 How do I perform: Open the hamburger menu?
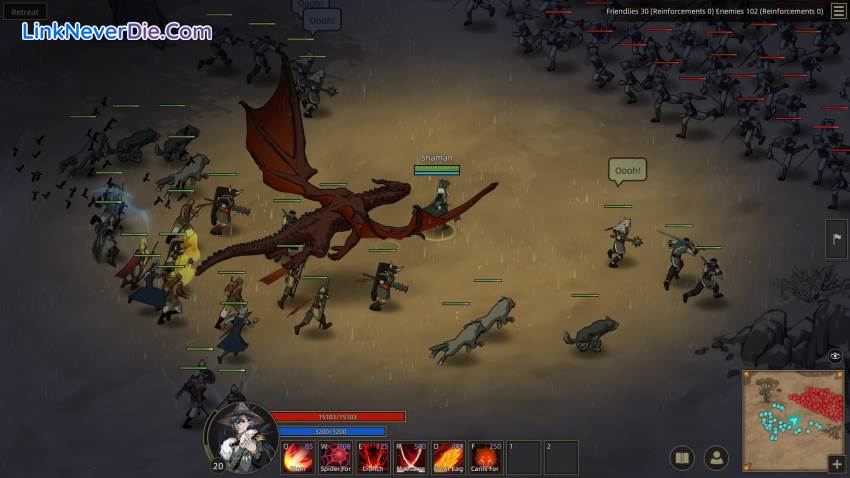tap(838, 11)
